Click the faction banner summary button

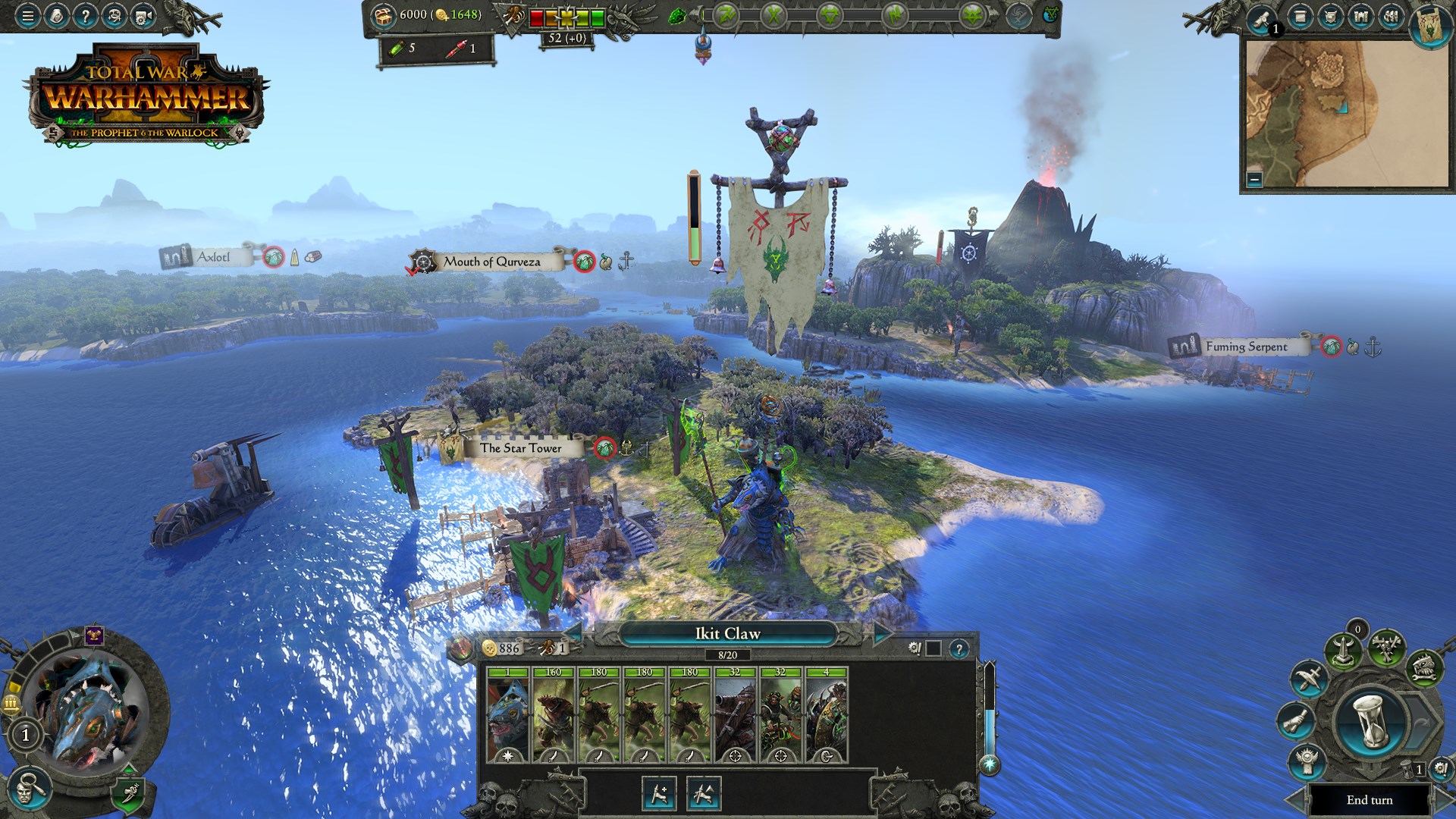pyautogui.click(x=1430, y=26)
